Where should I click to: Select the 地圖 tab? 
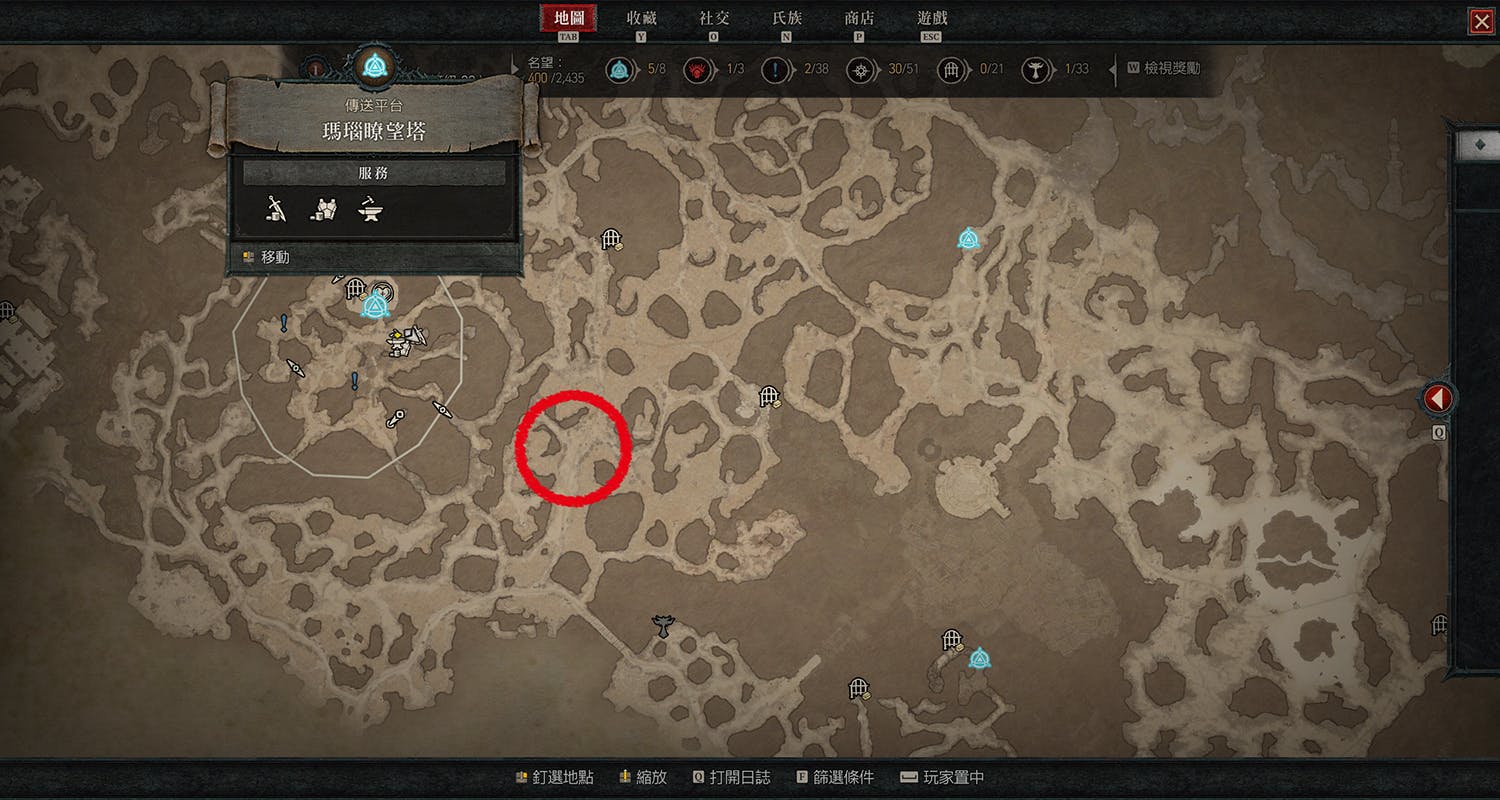pyautogui.click(x=568, y=18)
